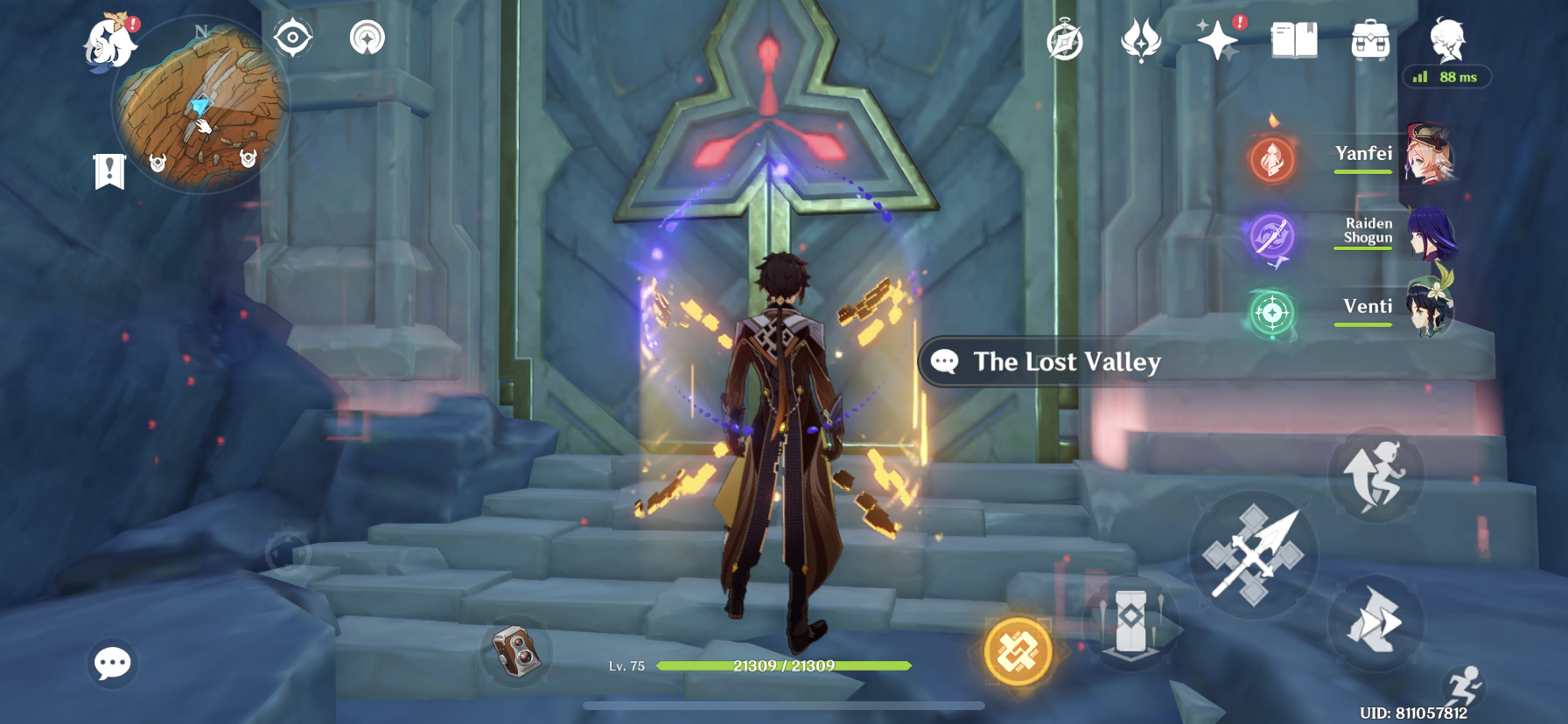The width and height of the screenshot is (1568, 724).
Task: Use the Kamera gadget
Action: point(516,651)
